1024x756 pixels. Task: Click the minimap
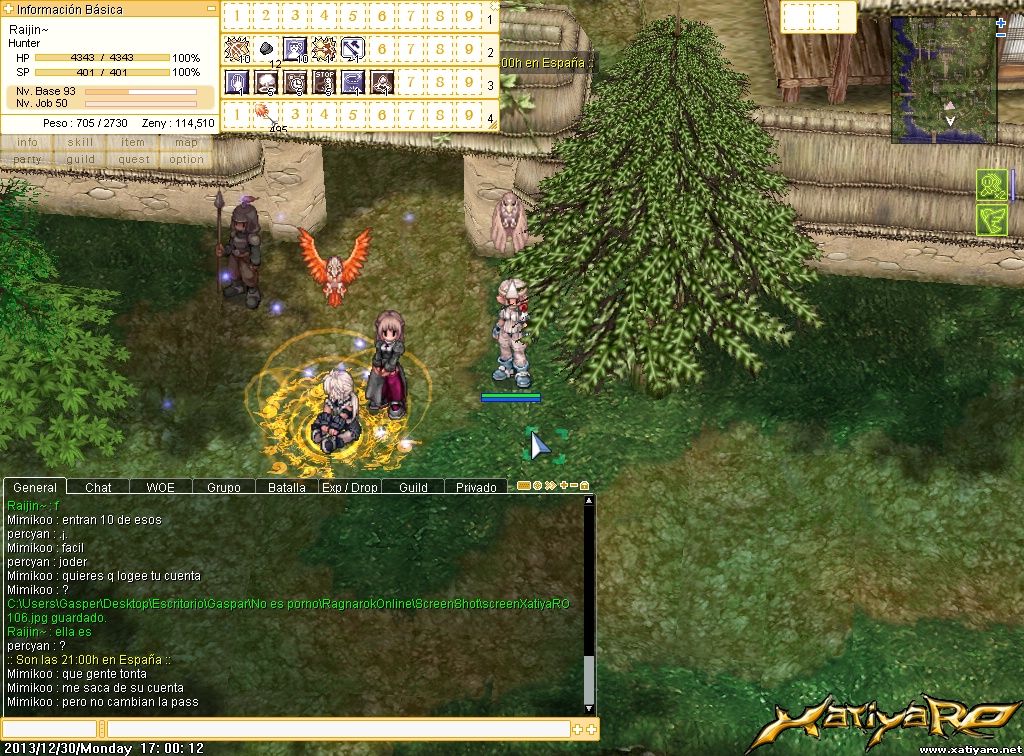(x=943, y=80)
